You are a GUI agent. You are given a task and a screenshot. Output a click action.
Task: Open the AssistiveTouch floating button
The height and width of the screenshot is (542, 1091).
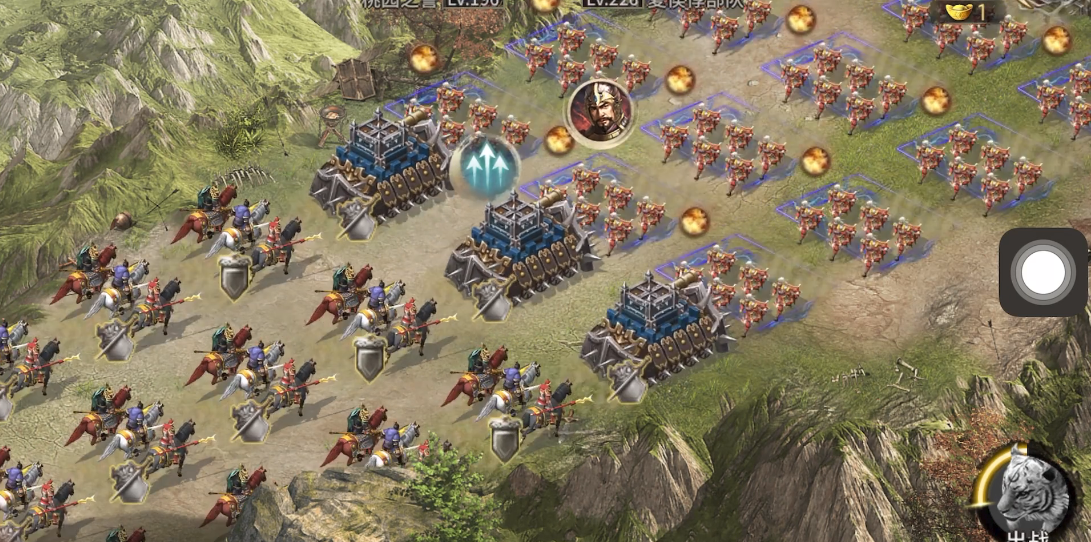tap(1042, 272)
